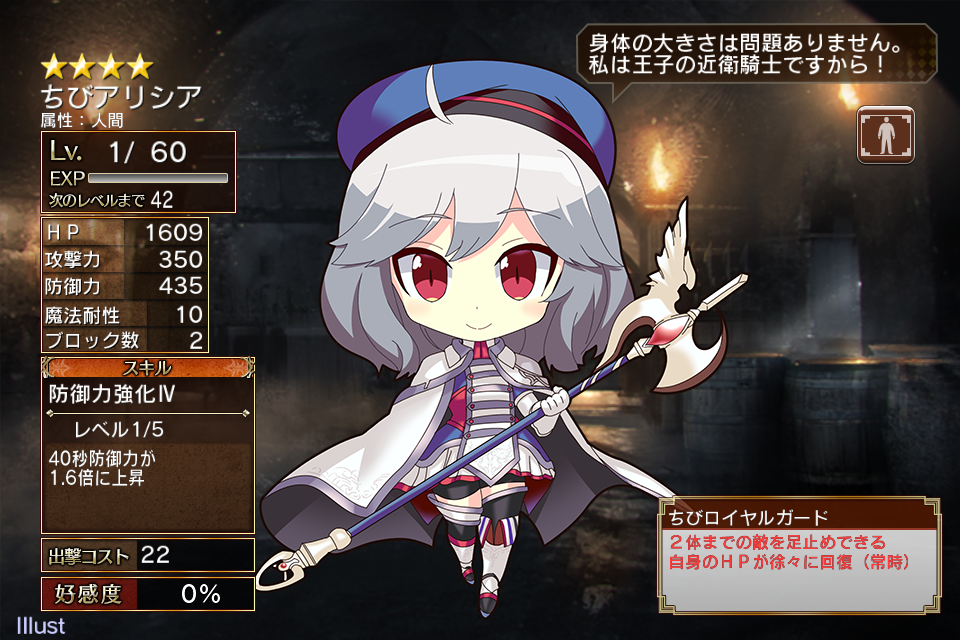Show the ちびロイヤルガード class info box
This screenshot has width=960, height=640.
798,554
